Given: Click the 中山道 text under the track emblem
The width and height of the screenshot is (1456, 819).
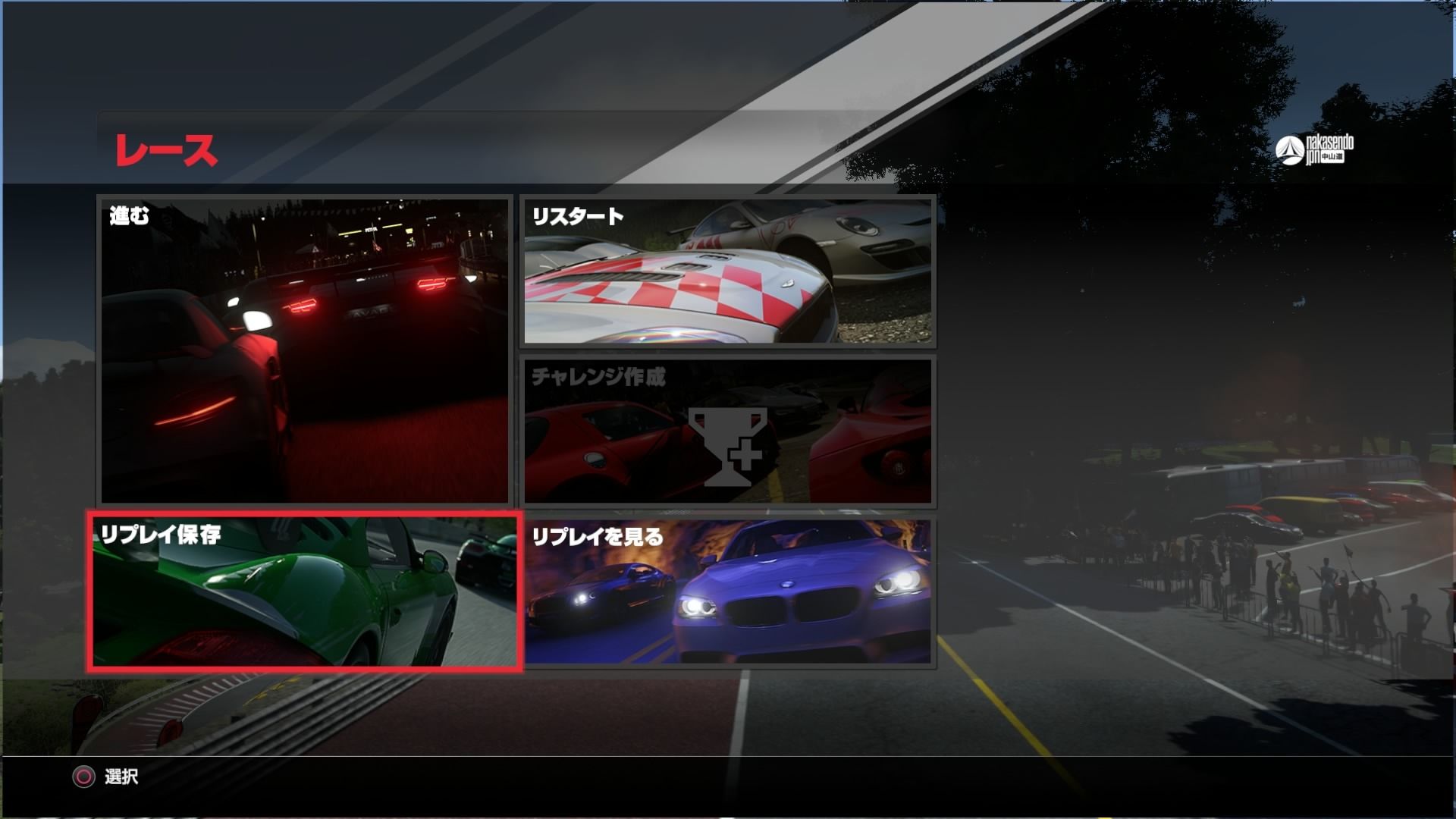Looking at the screenshot, I should click(1332, 156).
